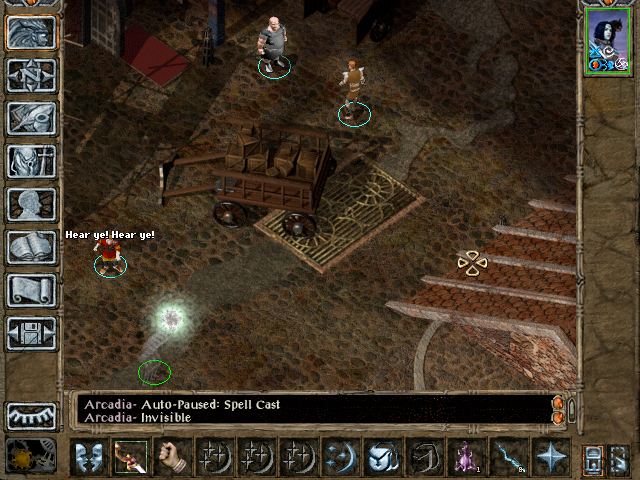Use the blue wand quick item
This screenshot has width=640, height=480.
tap(508, 457)
